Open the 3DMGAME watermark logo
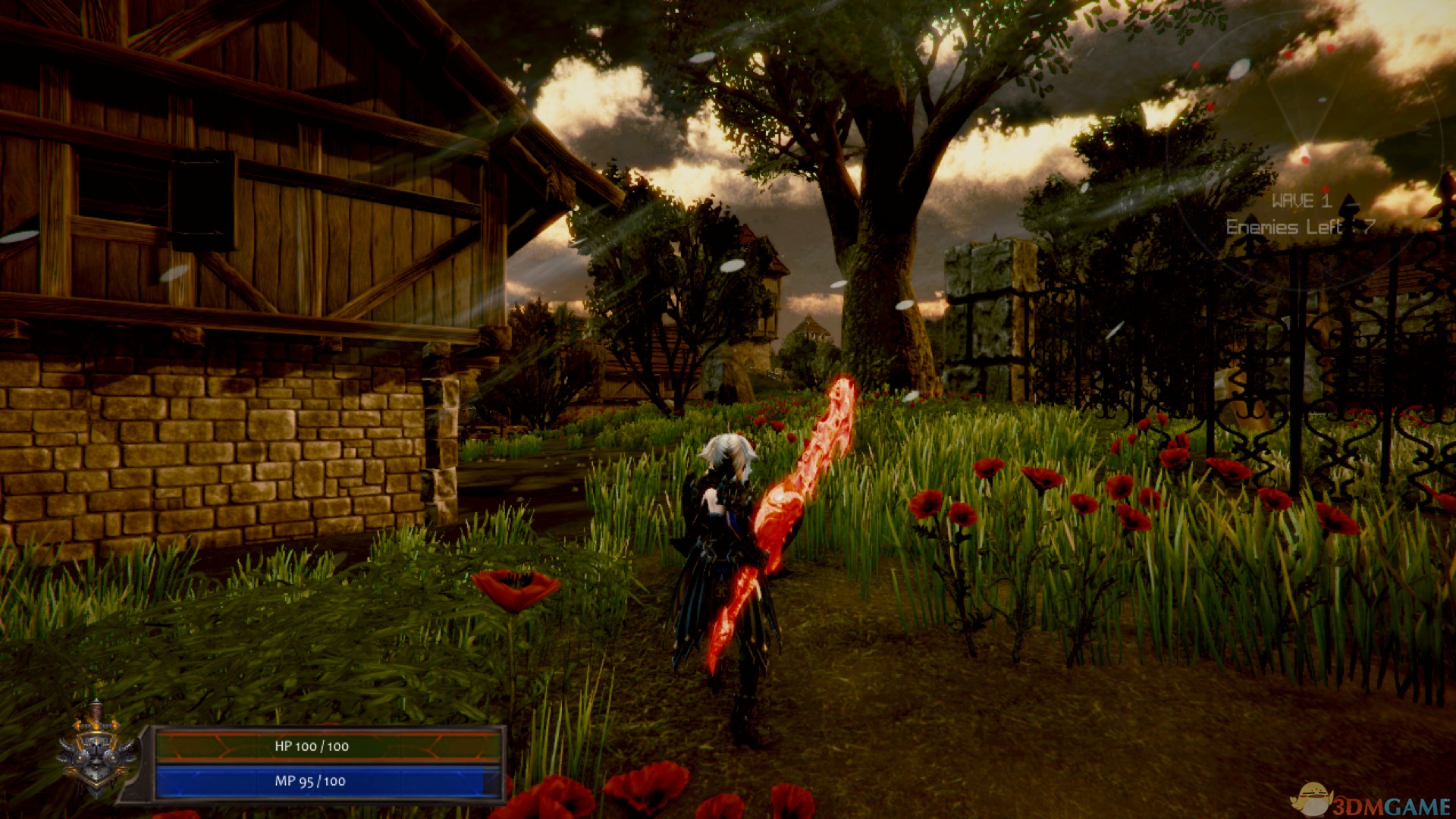The width and height of the screenshot is (1456, 819). pyautogui.click(x=1371, y=802)
